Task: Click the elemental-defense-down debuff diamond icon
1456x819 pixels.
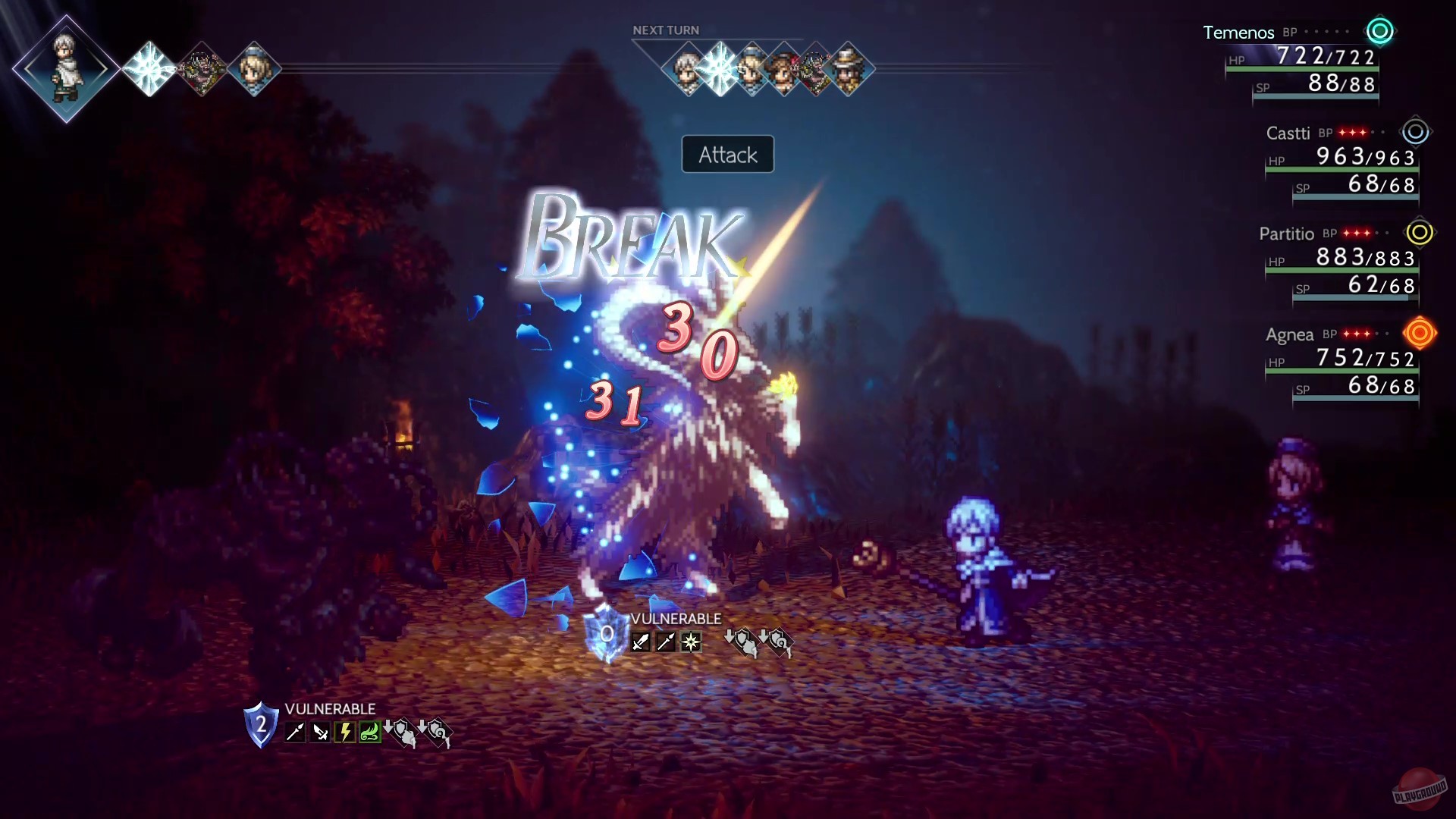Action: [778, 641]
